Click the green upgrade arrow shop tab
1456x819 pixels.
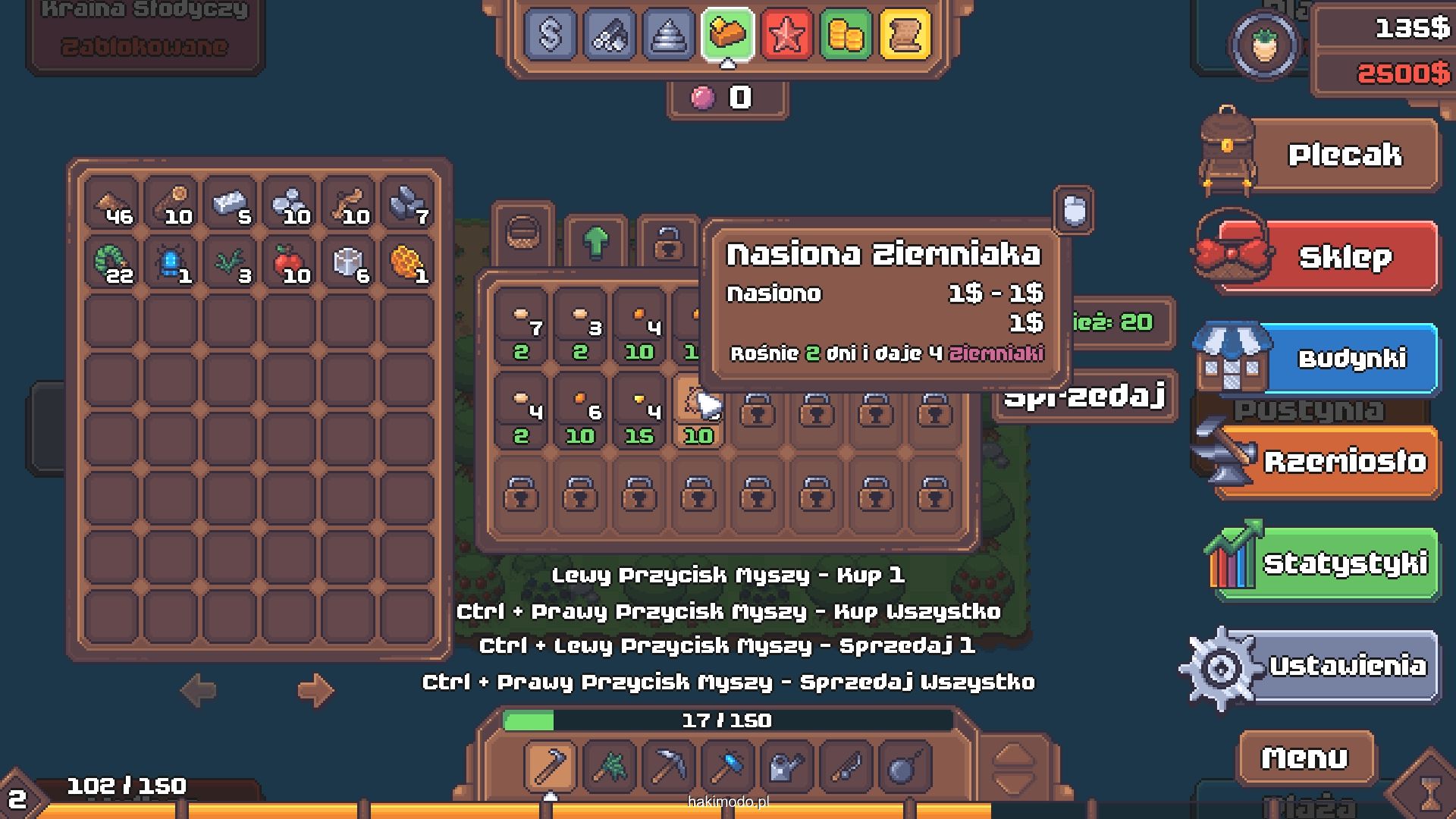point(596,241)
